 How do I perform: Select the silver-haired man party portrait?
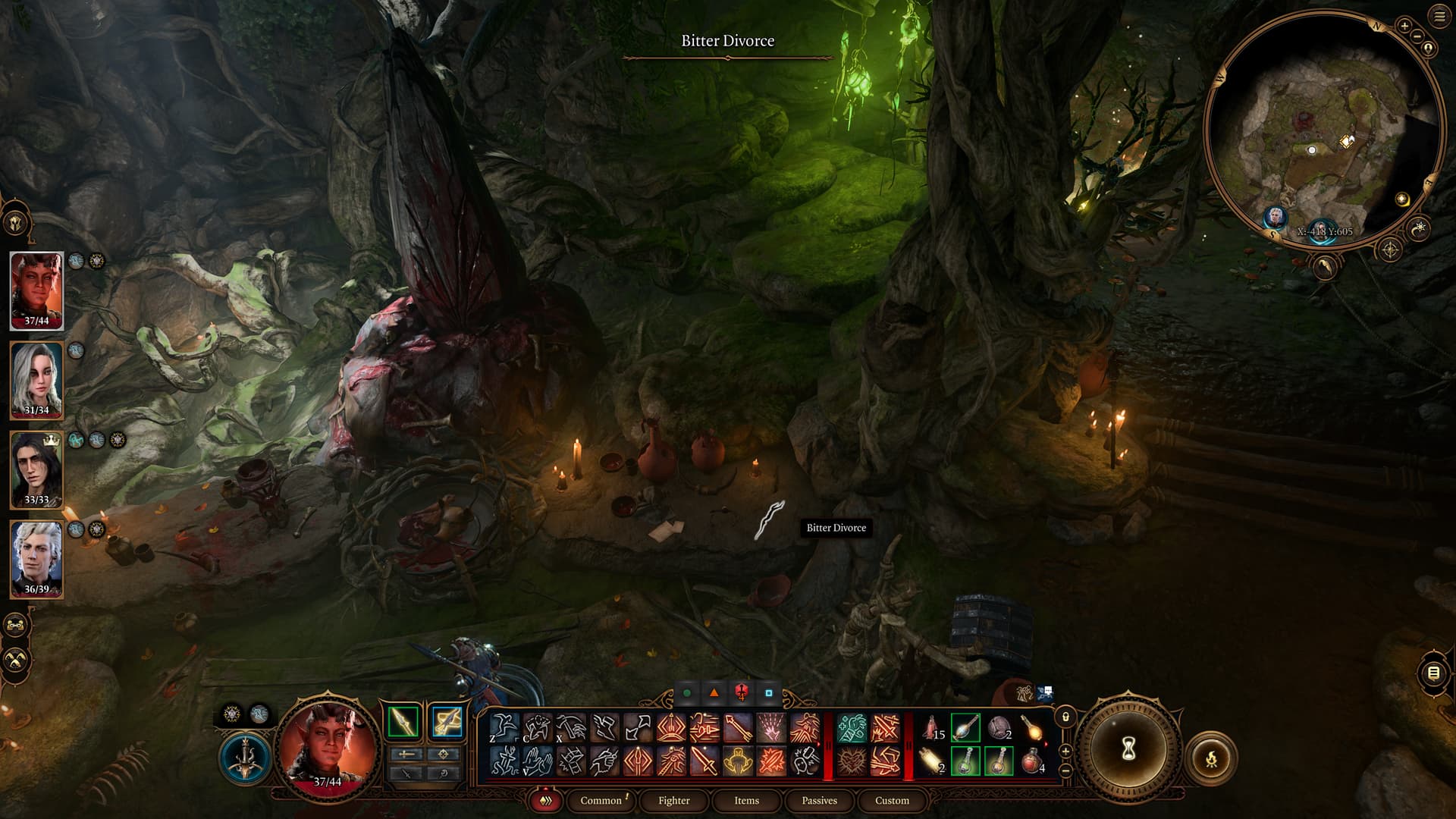click(36, 558)
